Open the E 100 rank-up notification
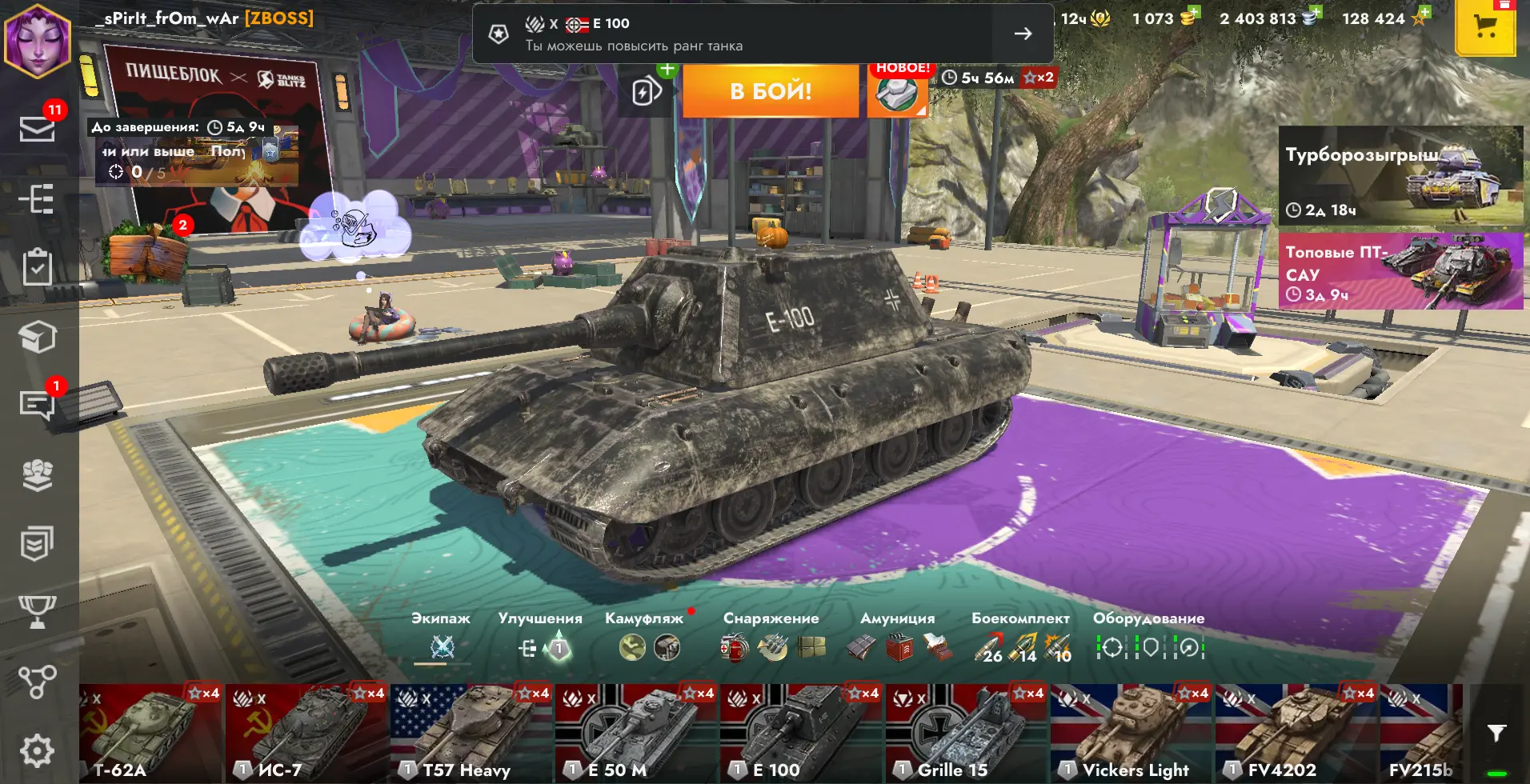The width and height of the screenshot is (1530, 784). click(762, 34)
